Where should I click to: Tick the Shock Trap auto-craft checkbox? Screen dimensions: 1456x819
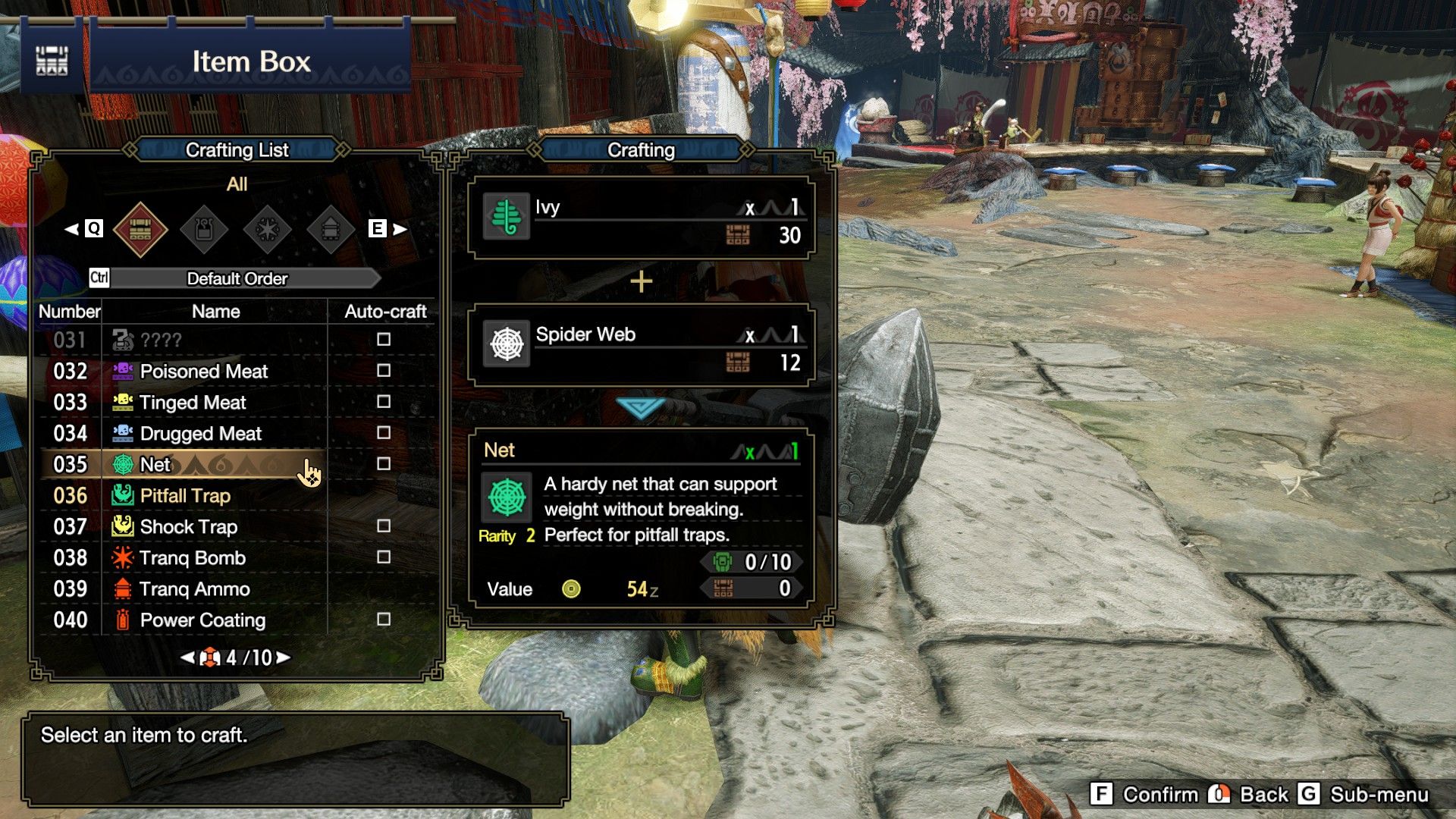(x=384, y=526)
